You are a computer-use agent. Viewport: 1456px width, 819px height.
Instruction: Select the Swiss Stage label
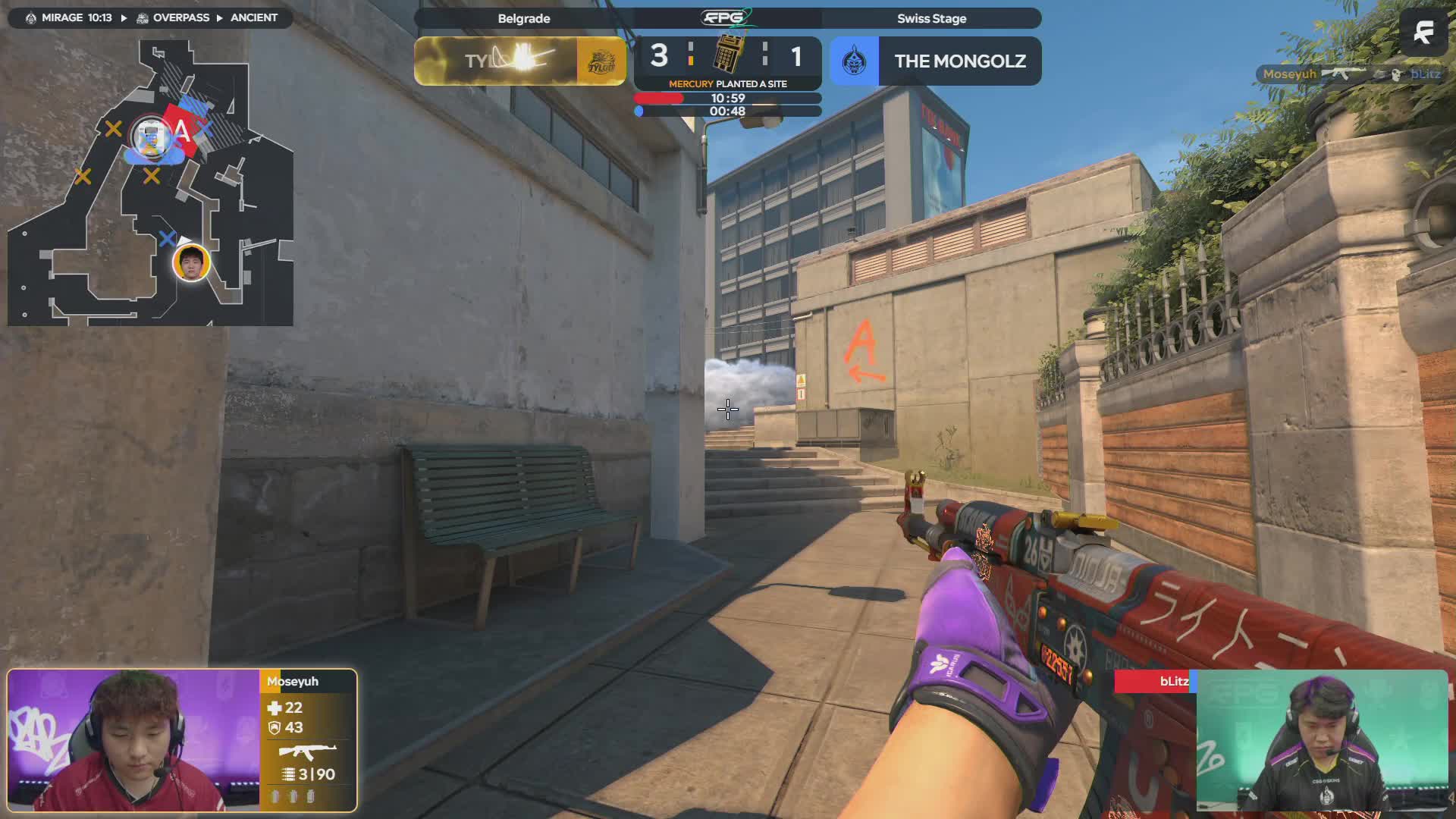click(931, 18)
